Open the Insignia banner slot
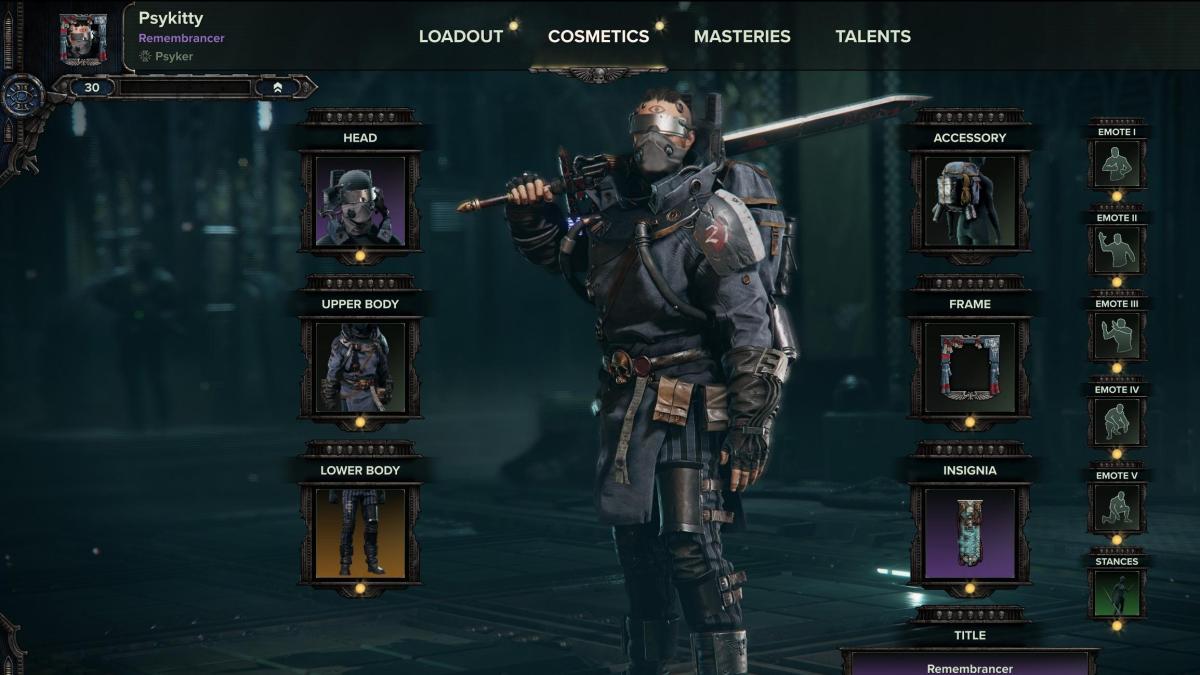1200x675 pixels. (969, 532)
